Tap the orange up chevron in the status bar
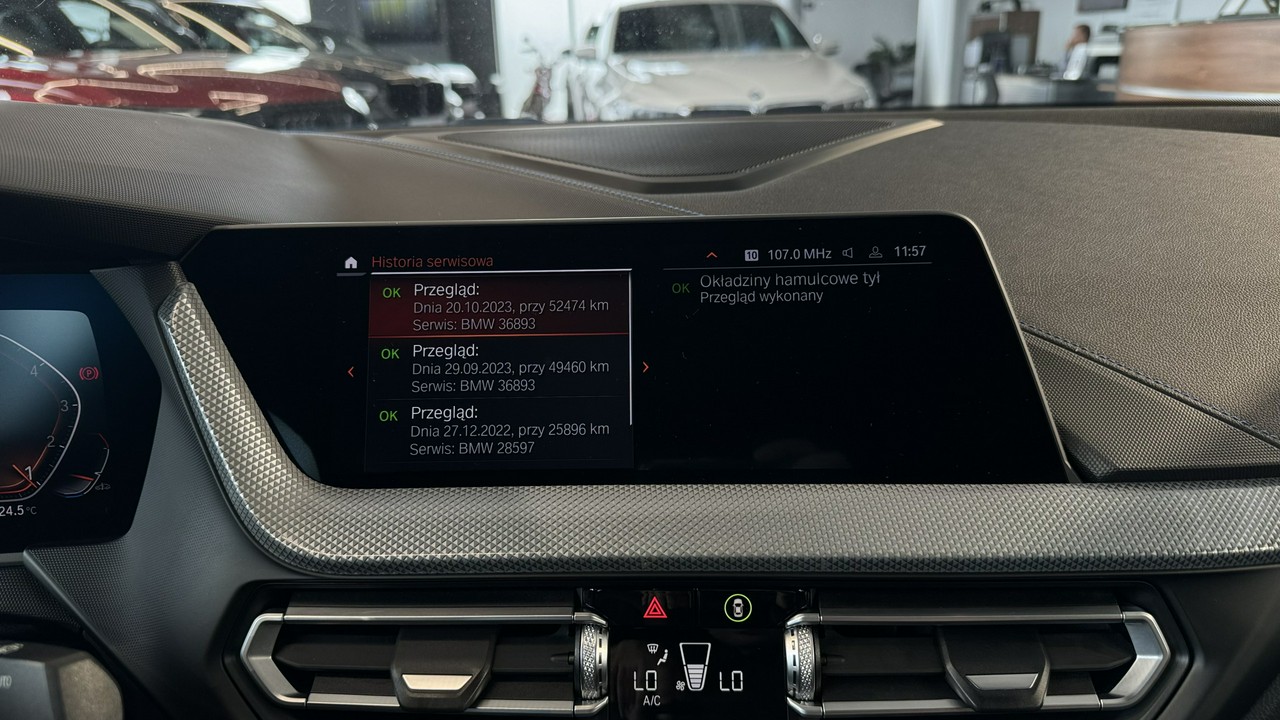The height and width of the screenshot is (720, 1280). coord(712,255)
